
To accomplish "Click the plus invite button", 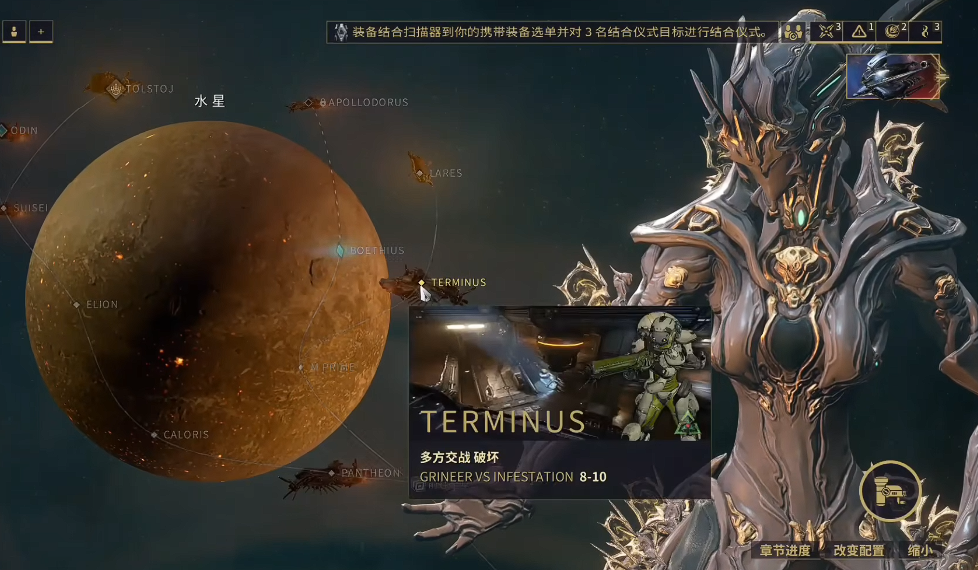I will [41, 32].
